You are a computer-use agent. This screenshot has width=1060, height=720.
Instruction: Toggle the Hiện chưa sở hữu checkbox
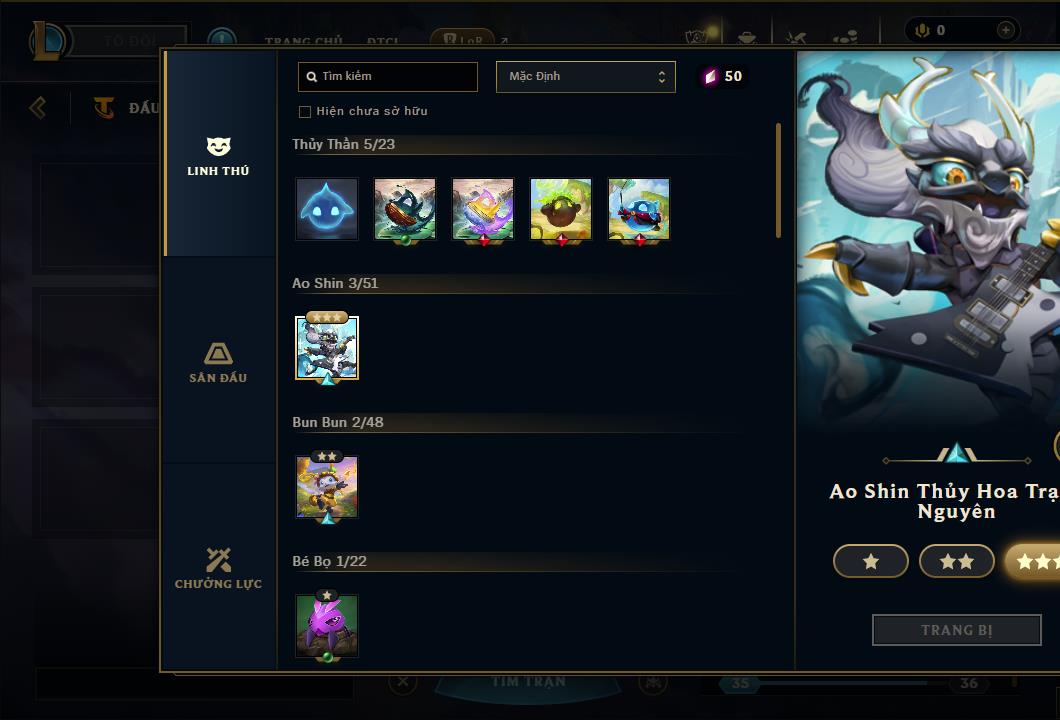[305, 111]
